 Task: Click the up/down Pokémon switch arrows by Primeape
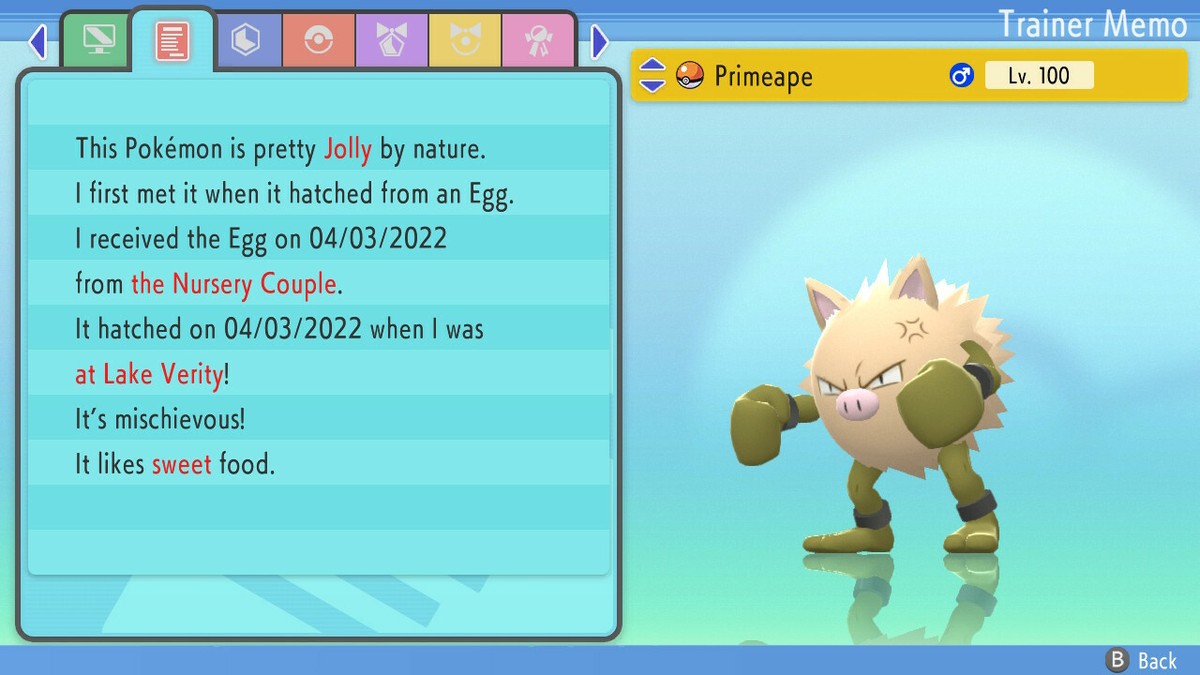coord(652,75)
